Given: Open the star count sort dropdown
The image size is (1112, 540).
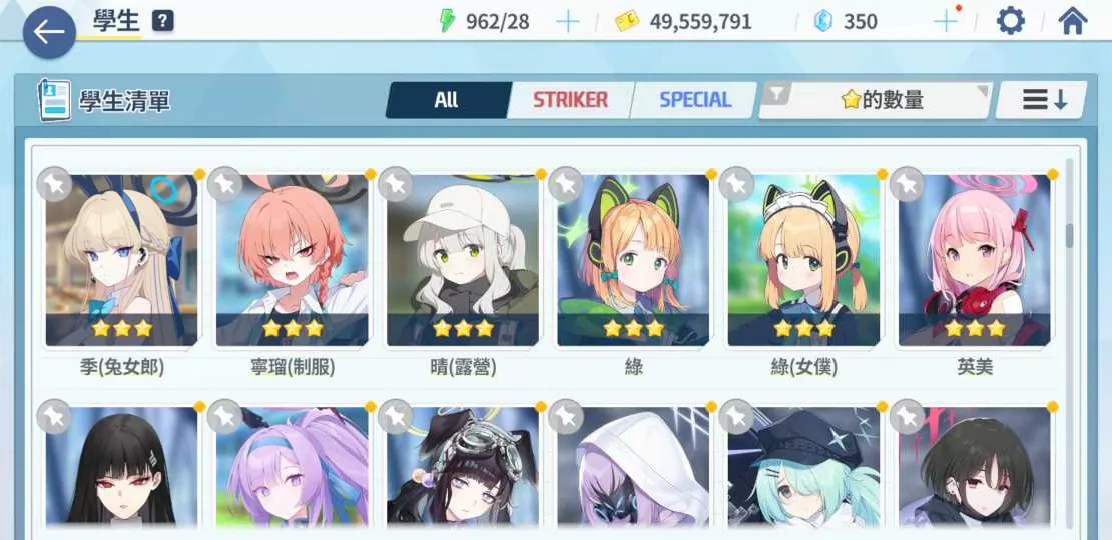Looking at the screenshot, I should pyautogui.click(x=876, y=100).
